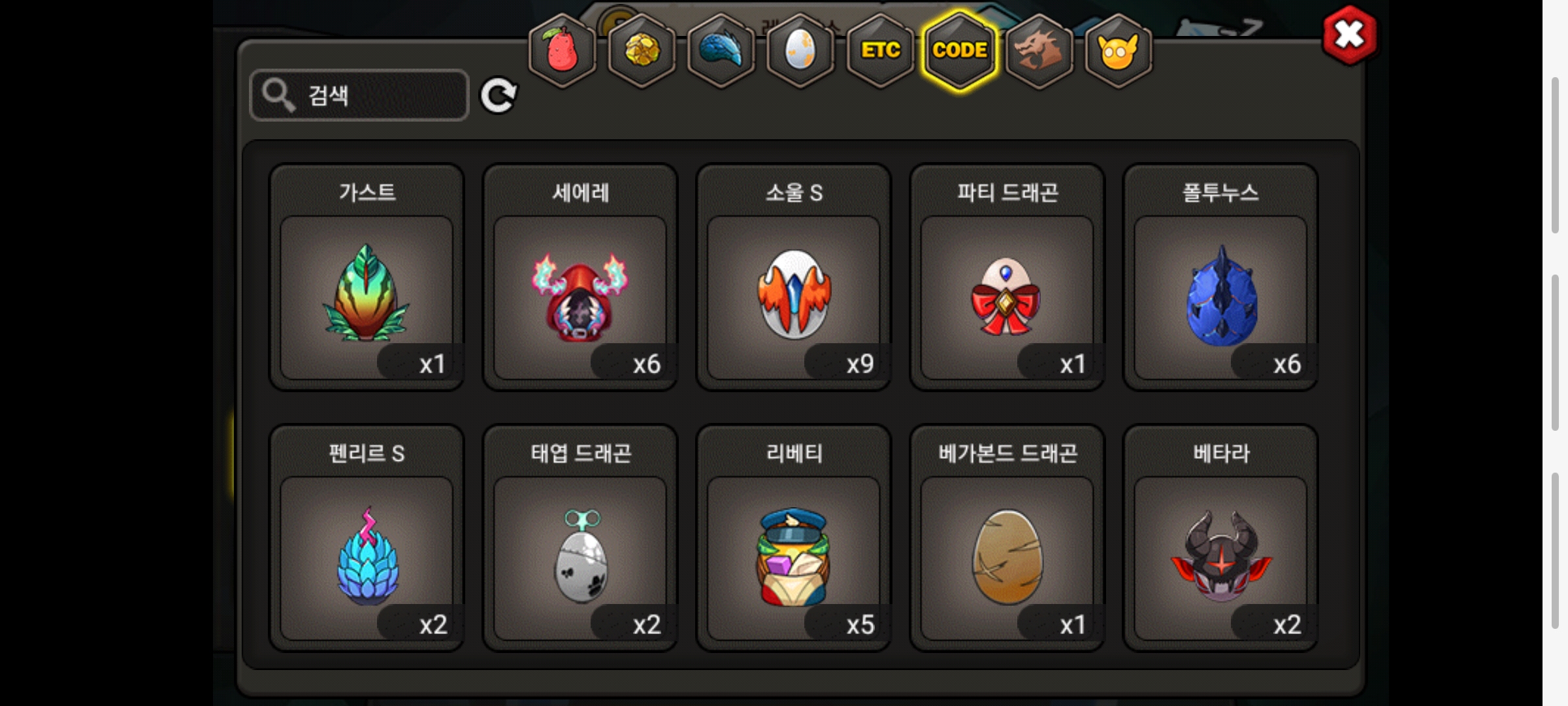Select the blue dragon scale tab
Screen dimensions: 1568x706
tap(721, 51)
